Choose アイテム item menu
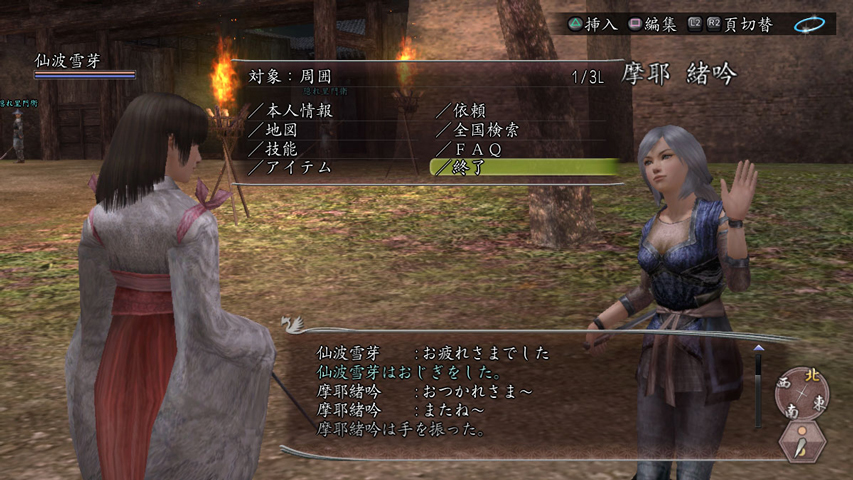Image resolution: width=853 pixels, height=480 pixels. click(x=297, y=167)
